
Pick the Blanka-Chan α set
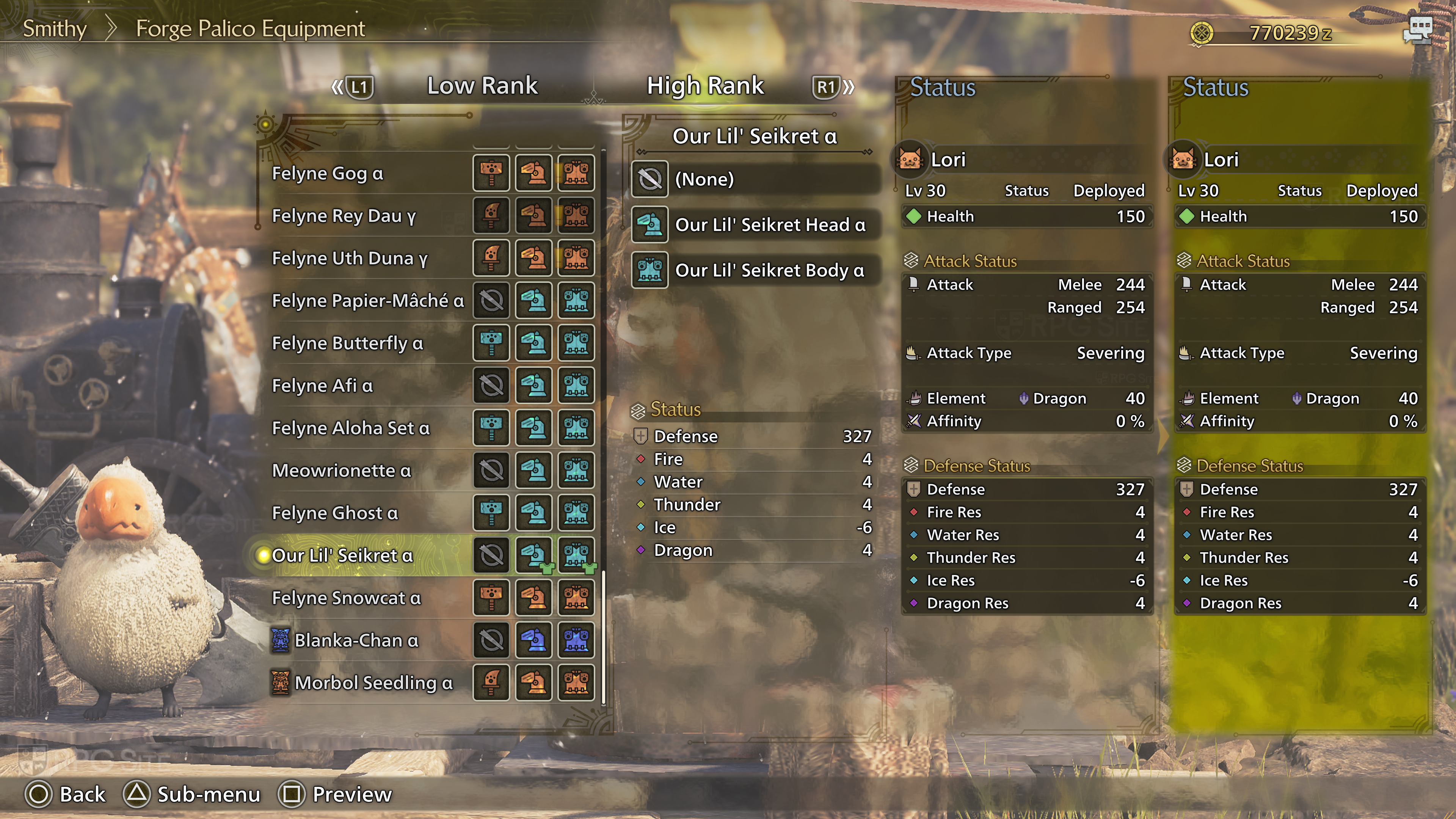coord(357,640)
